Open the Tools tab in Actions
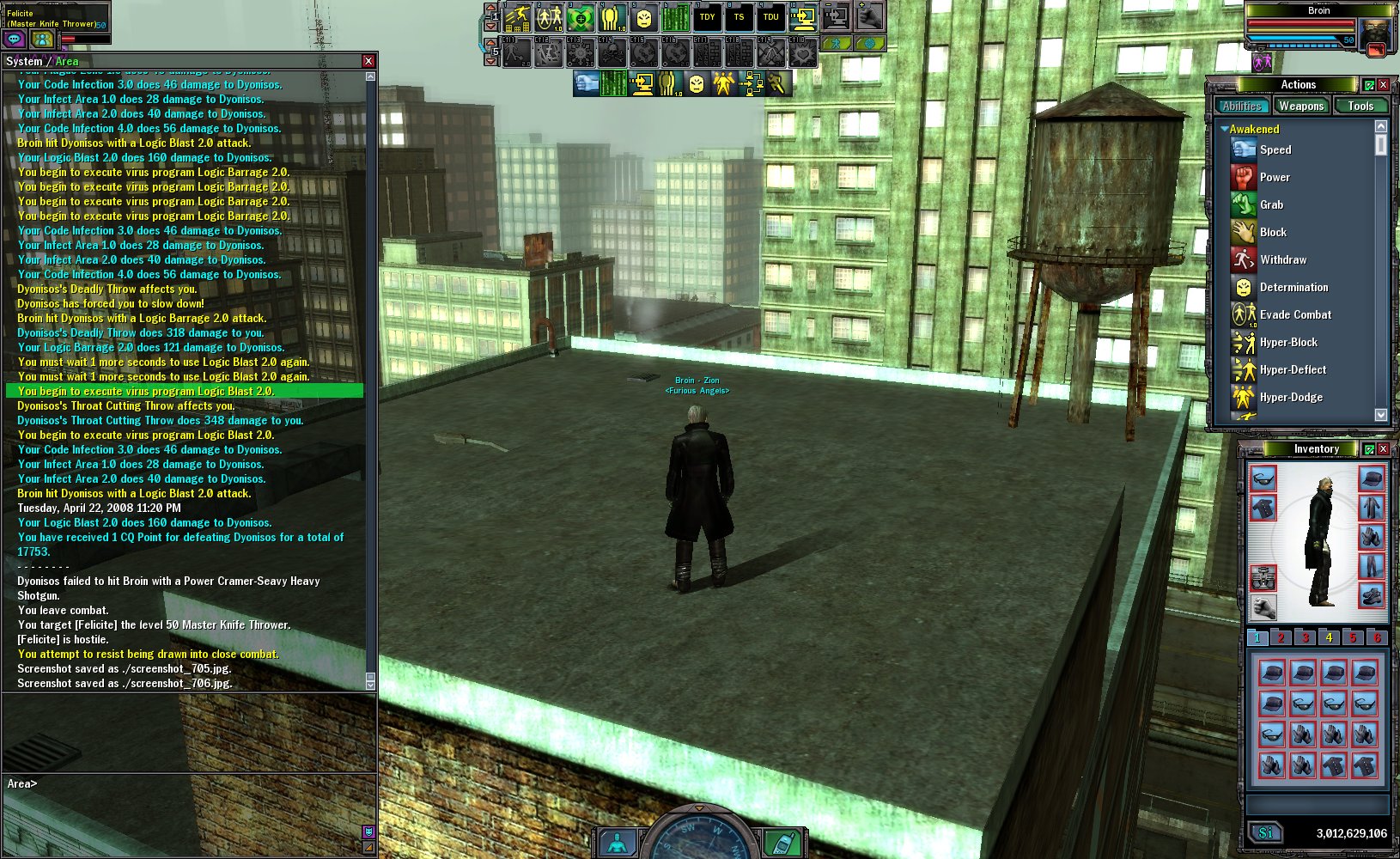This screenshot has width=1400, height=859. point(1360,106)
